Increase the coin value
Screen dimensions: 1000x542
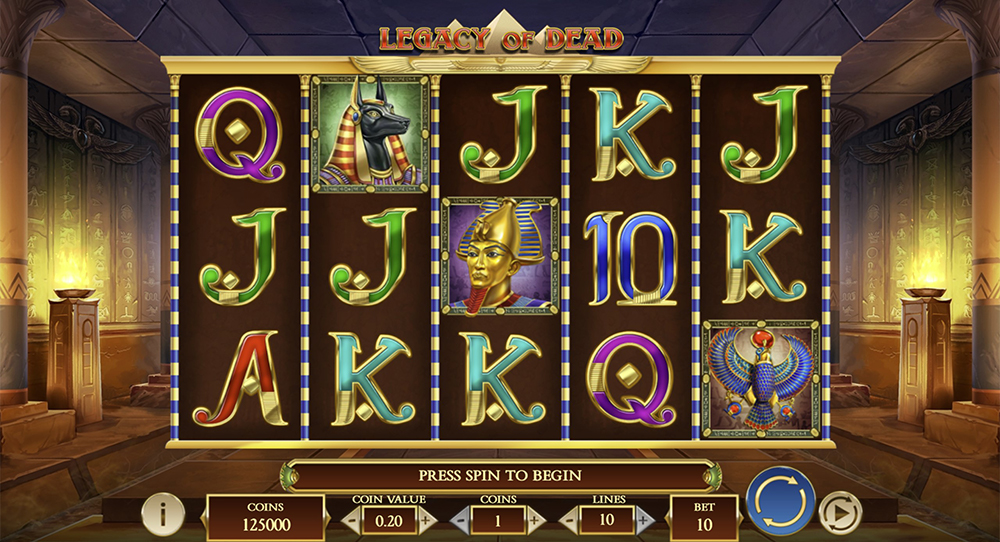[x=427, y=520]
